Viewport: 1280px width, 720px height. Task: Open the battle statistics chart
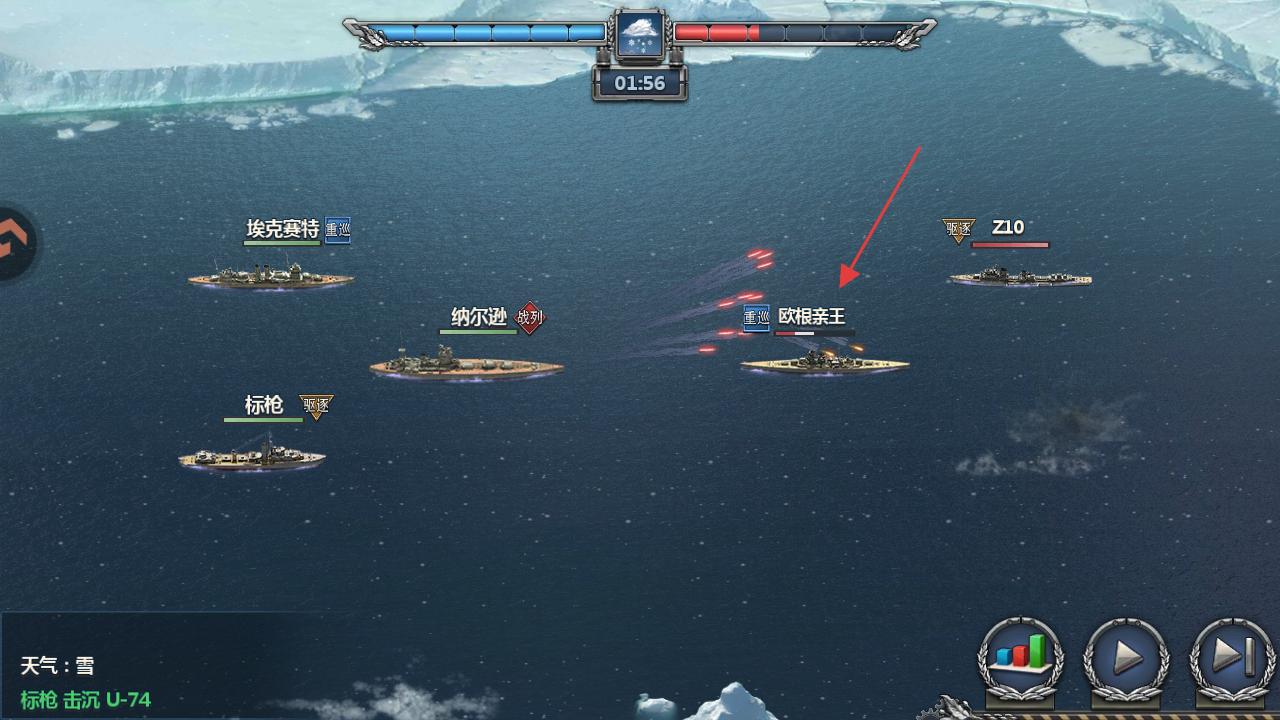click(x=1020, y=657)
